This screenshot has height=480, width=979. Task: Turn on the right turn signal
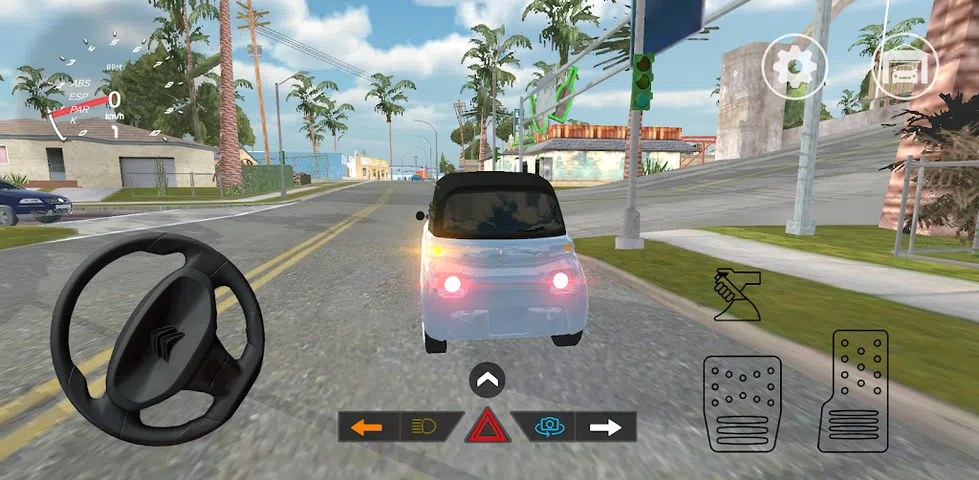(x=606, y=427)
